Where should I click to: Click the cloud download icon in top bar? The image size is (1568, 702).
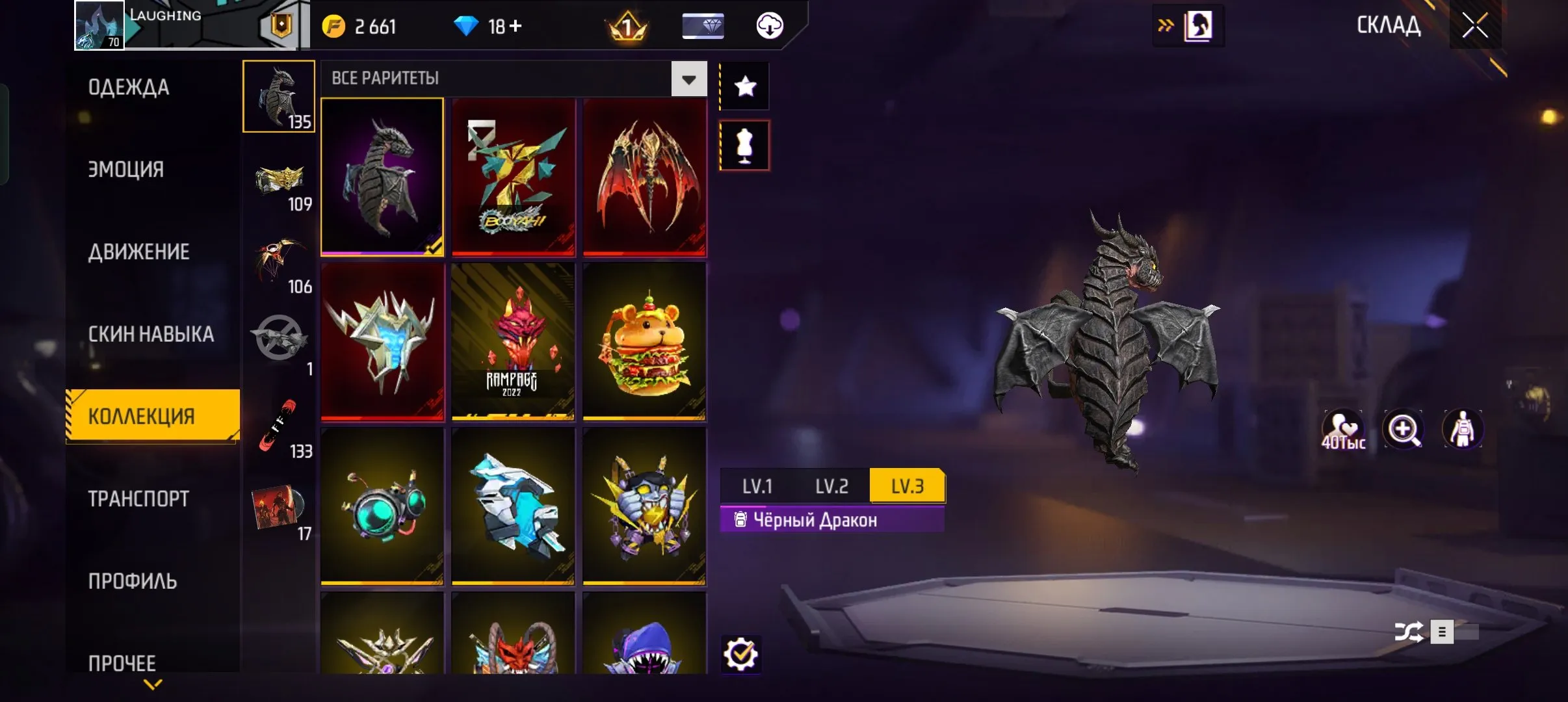click(x=770, y=26)
